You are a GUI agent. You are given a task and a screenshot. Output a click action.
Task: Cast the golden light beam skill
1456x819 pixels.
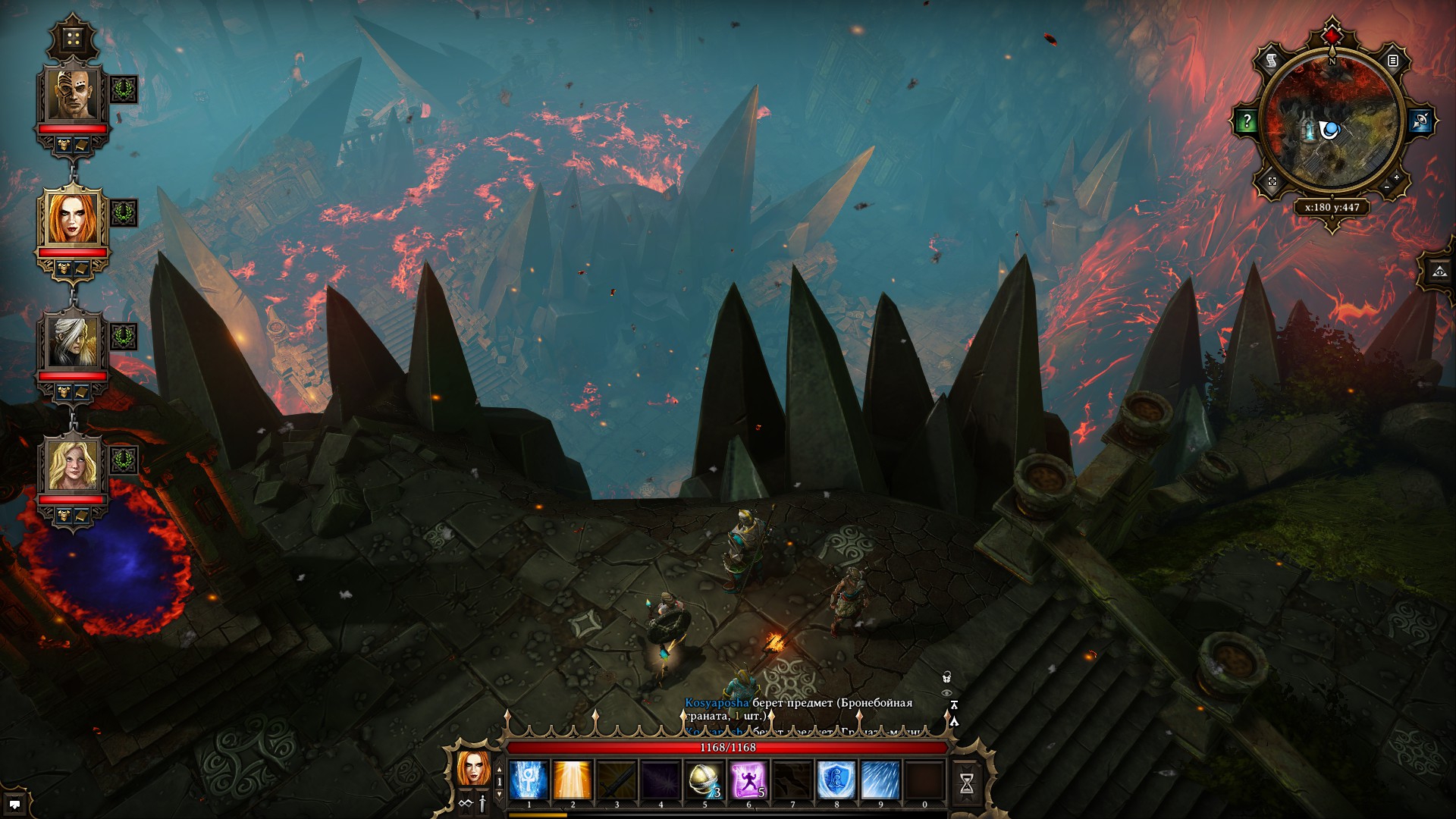pos(573,780)
